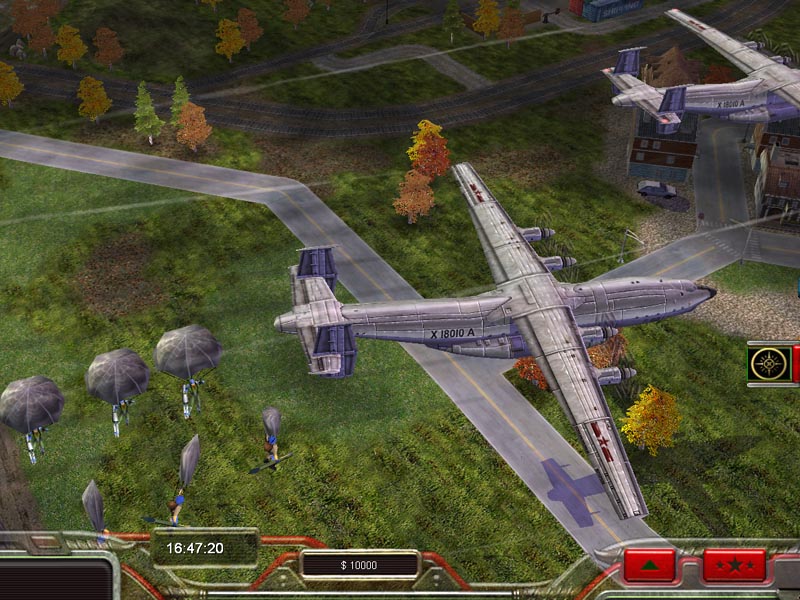Activate the gold compass special power icon
The image size is (800, 600).
coord(769,363)
